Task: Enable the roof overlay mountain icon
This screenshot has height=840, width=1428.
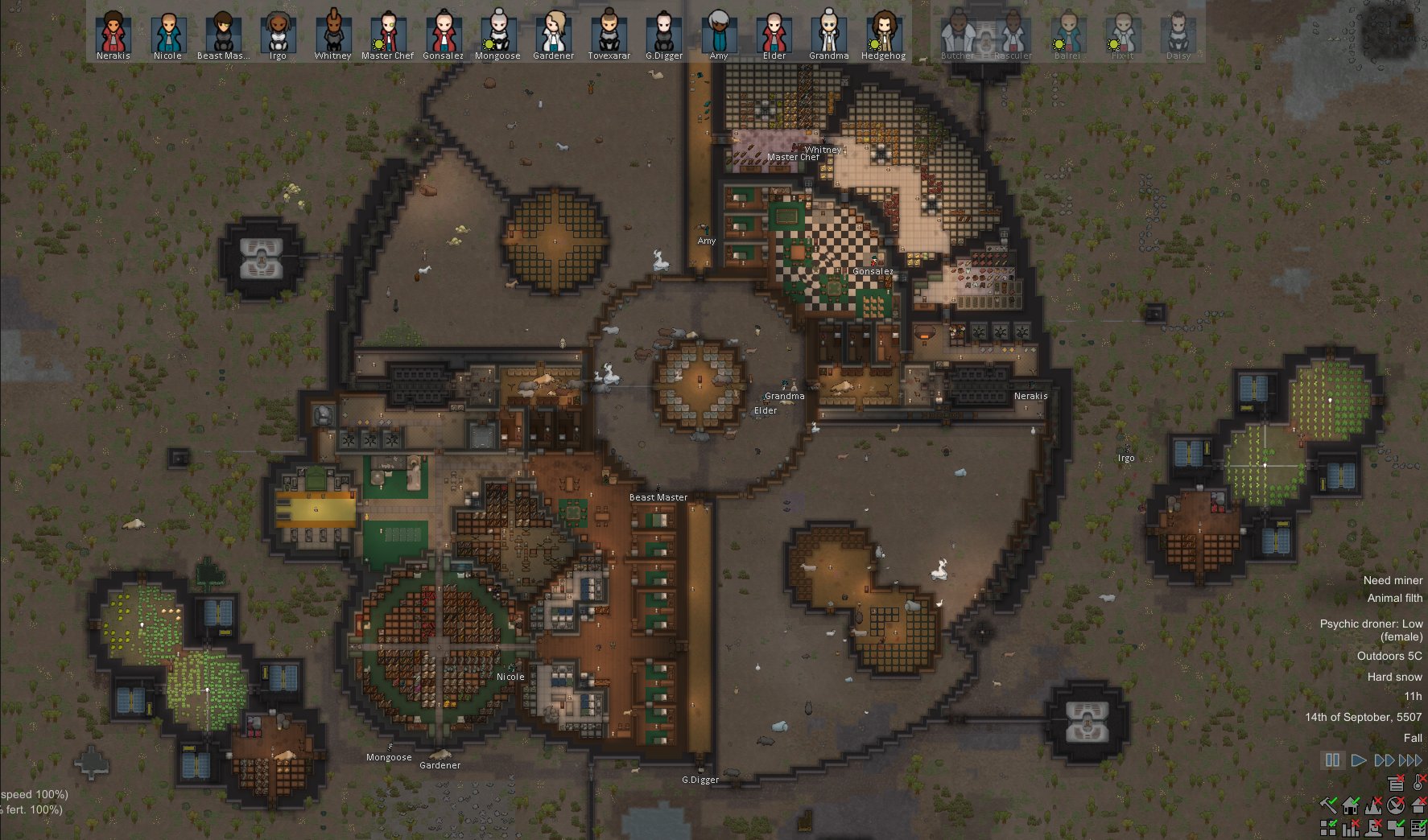Action: (1372, 805)
